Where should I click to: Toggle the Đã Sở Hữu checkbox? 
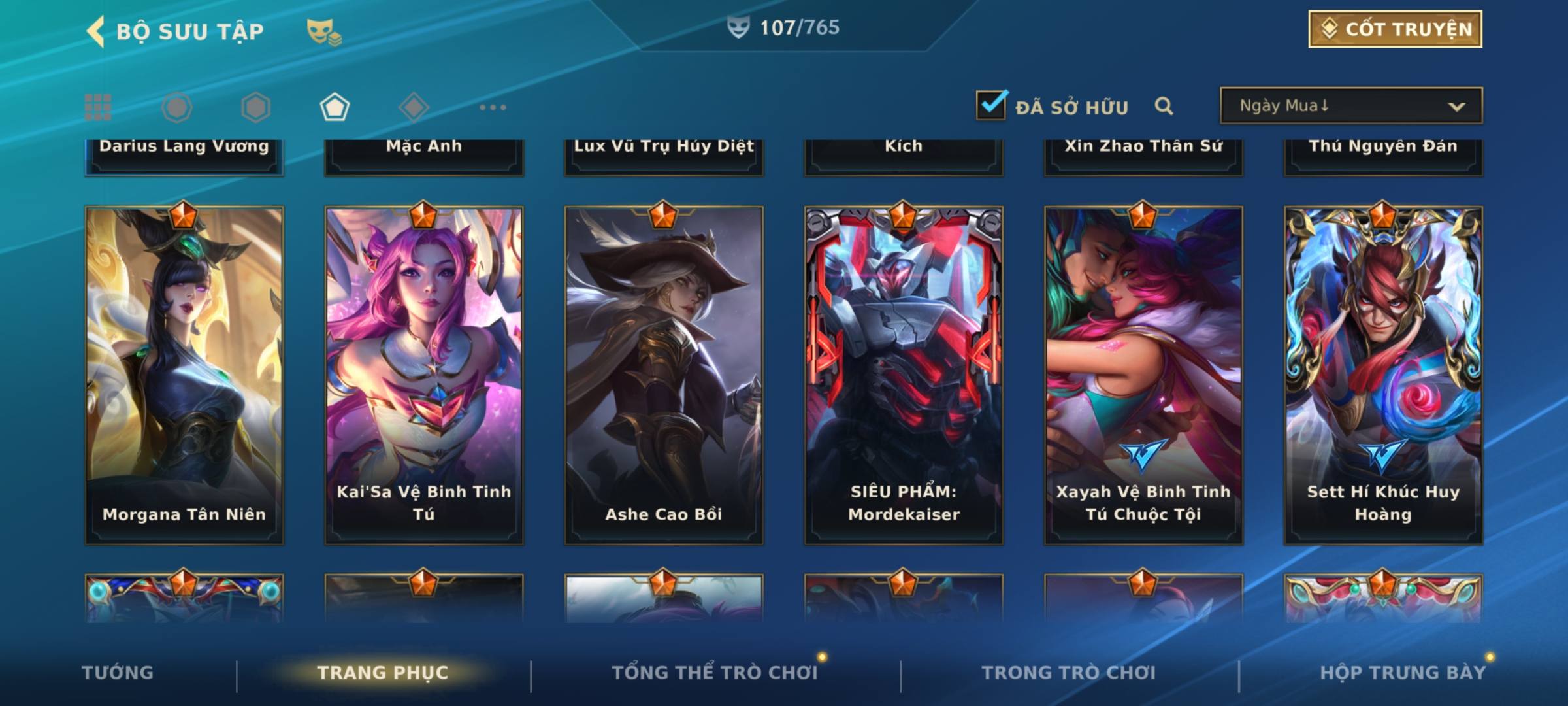click(x=990, y=105)
